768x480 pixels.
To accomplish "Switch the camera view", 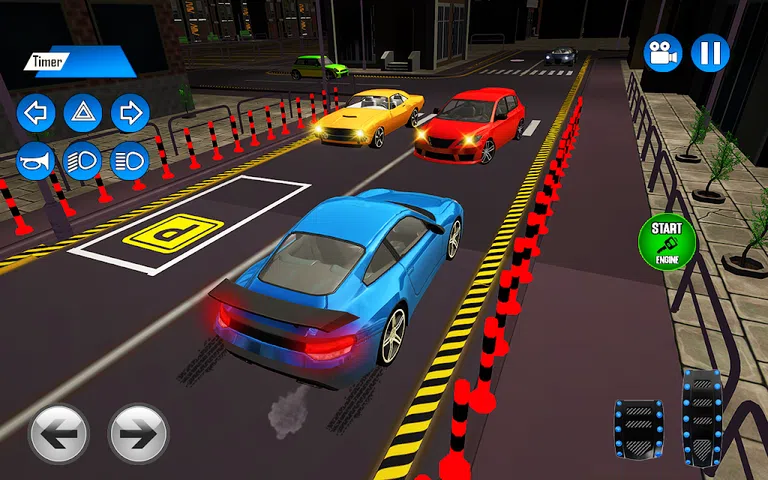I will (x=662, y=52).
